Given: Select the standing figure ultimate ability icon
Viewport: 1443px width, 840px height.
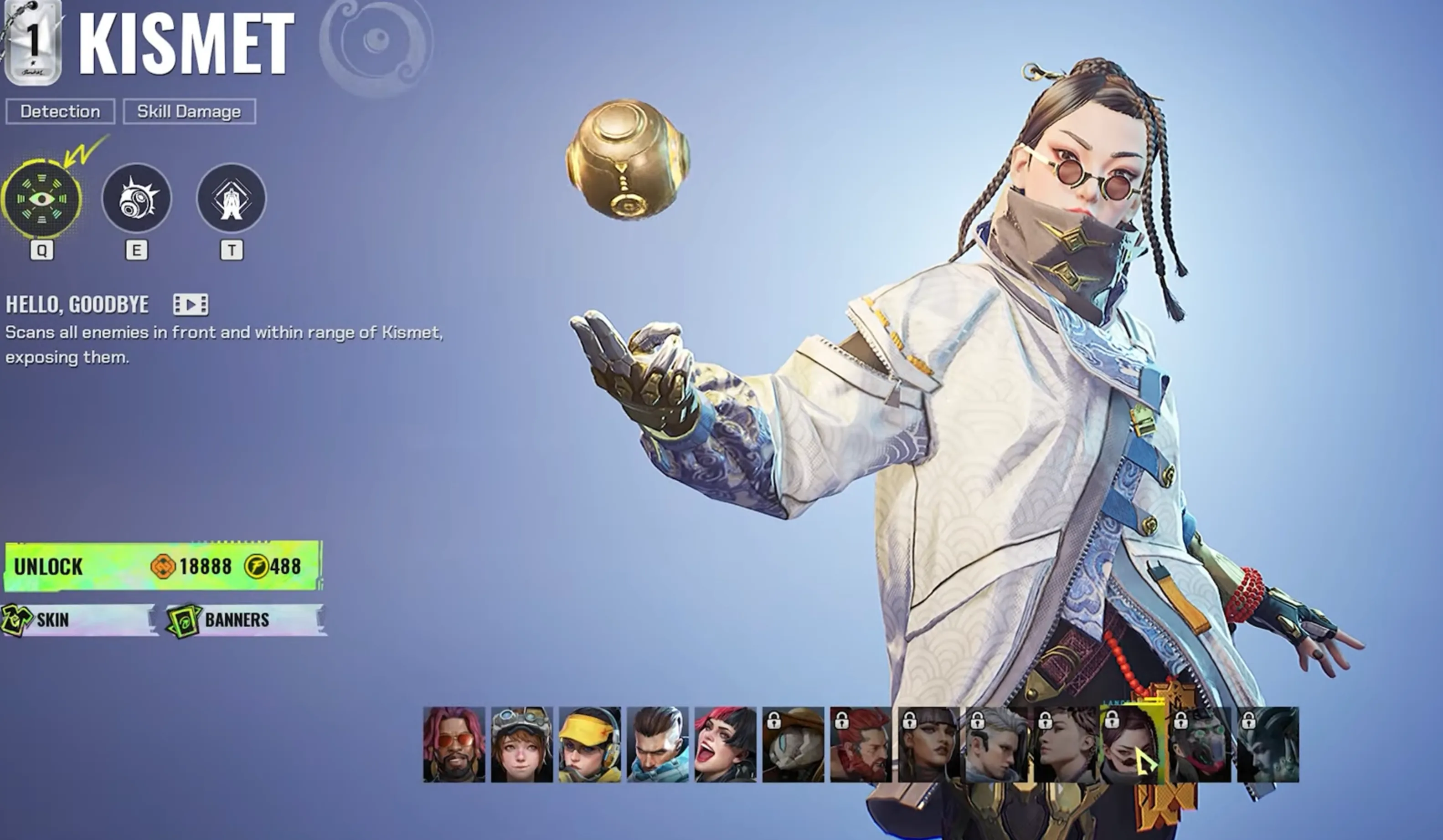Looking at the screenshot, I should coord(232,198).
